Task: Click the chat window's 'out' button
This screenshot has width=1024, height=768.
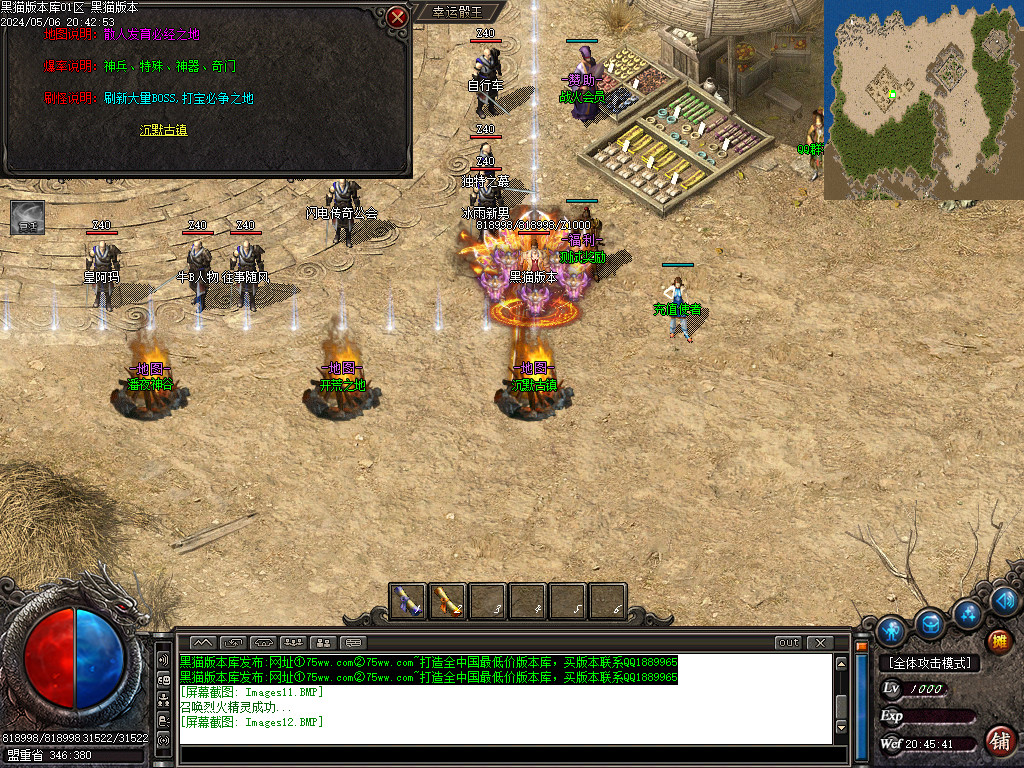Action: pos(788,642)
